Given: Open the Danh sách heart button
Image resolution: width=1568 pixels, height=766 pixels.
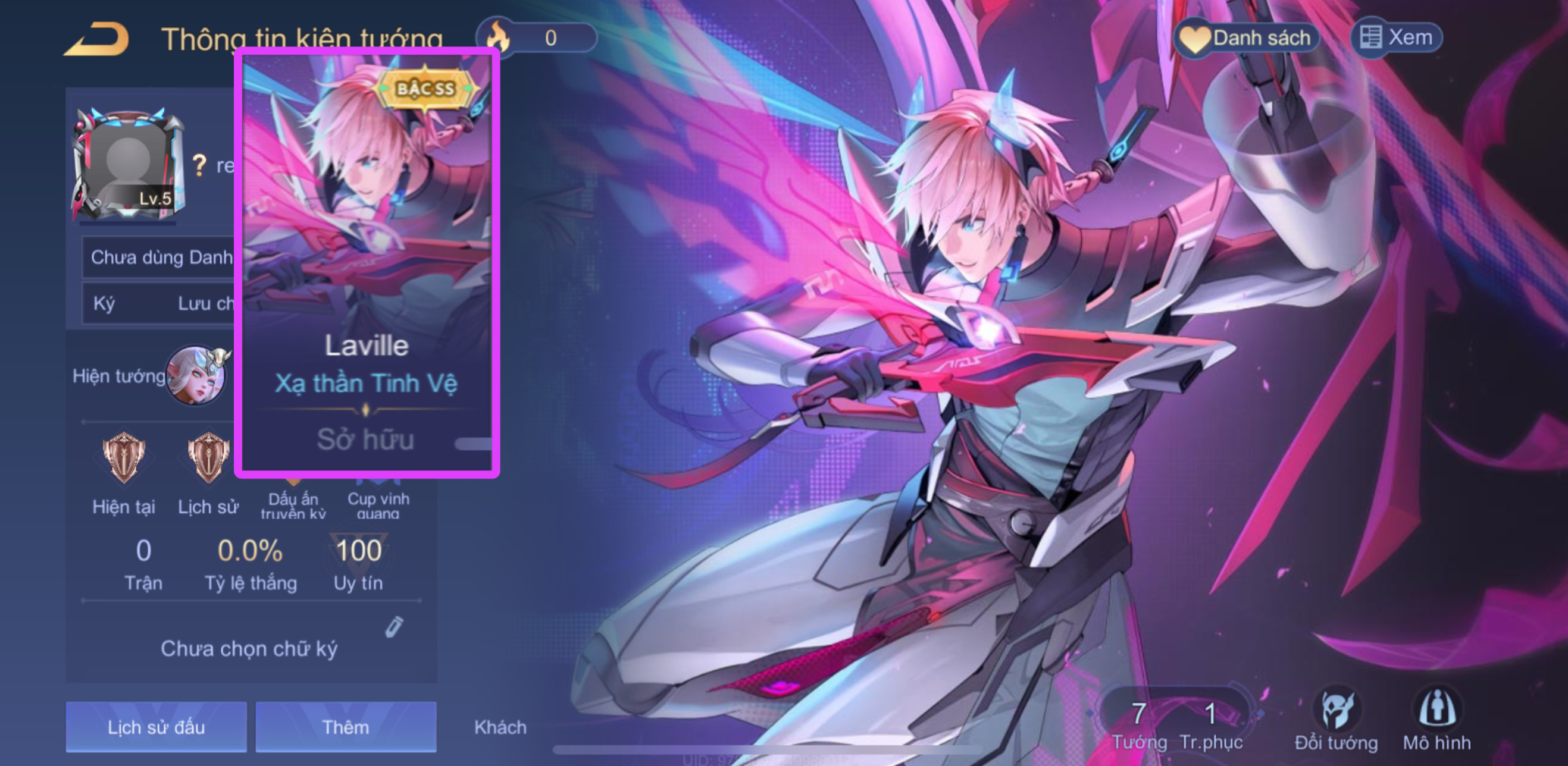Looking at the screenshot, I should [x=1247, y=38].
